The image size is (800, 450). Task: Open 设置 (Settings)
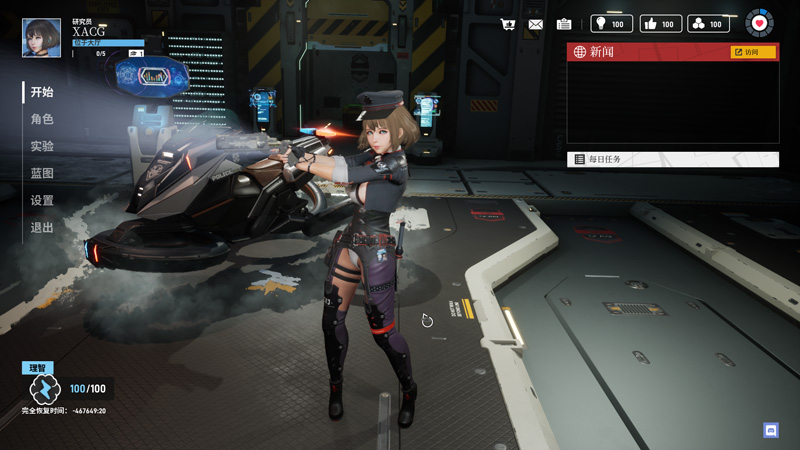click(x=42, y=200)
